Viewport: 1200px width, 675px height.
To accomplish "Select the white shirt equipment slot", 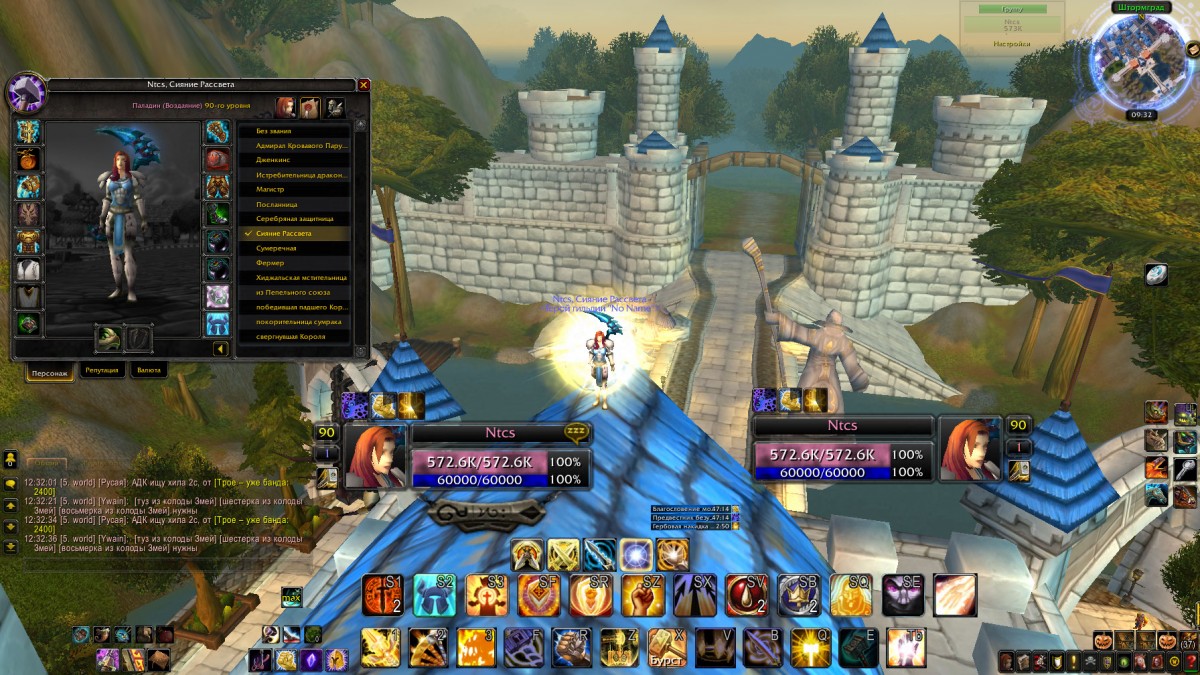I will click(x=28, y=270).
